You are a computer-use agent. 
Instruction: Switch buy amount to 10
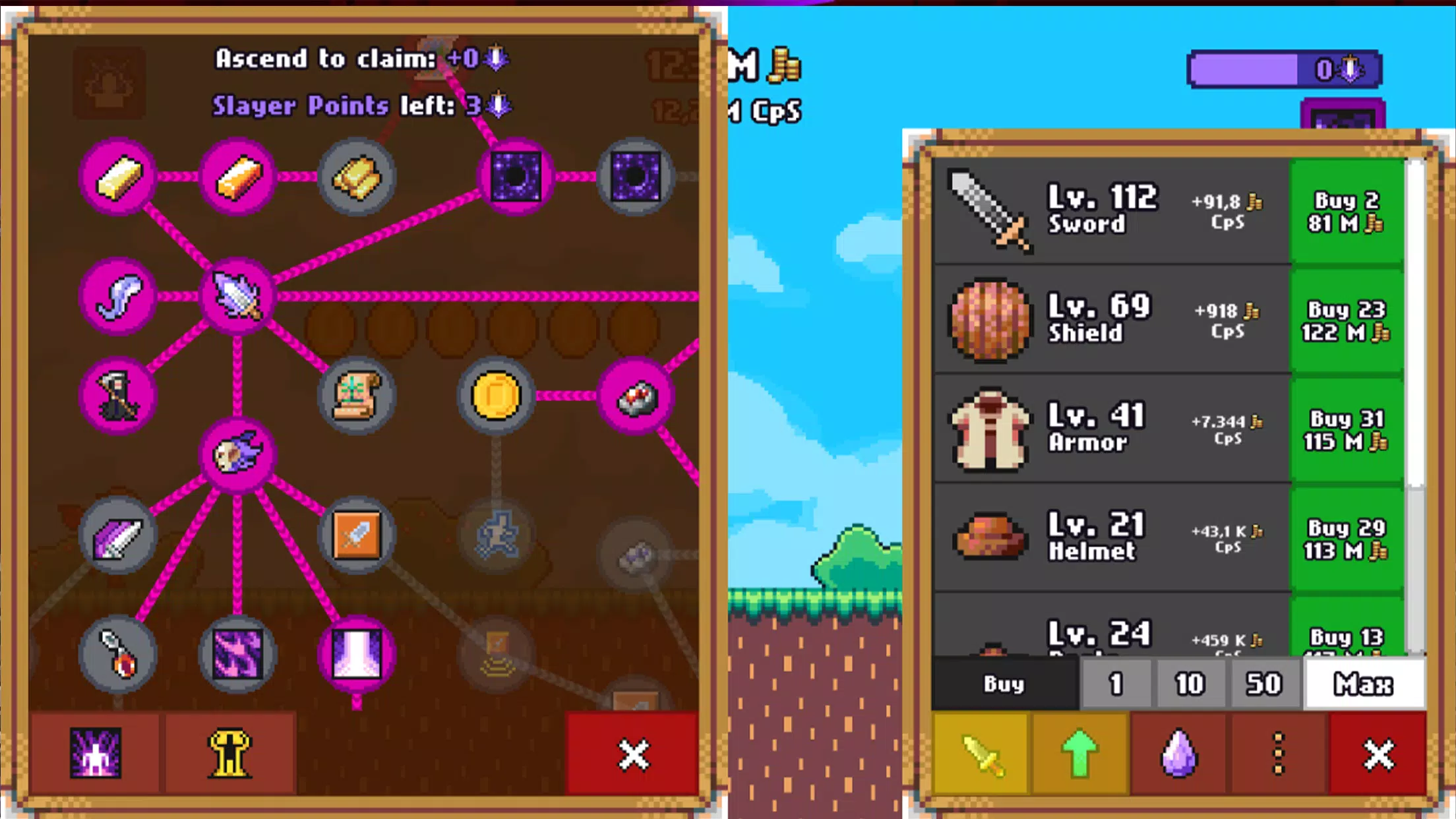[x=1189, y=684]
